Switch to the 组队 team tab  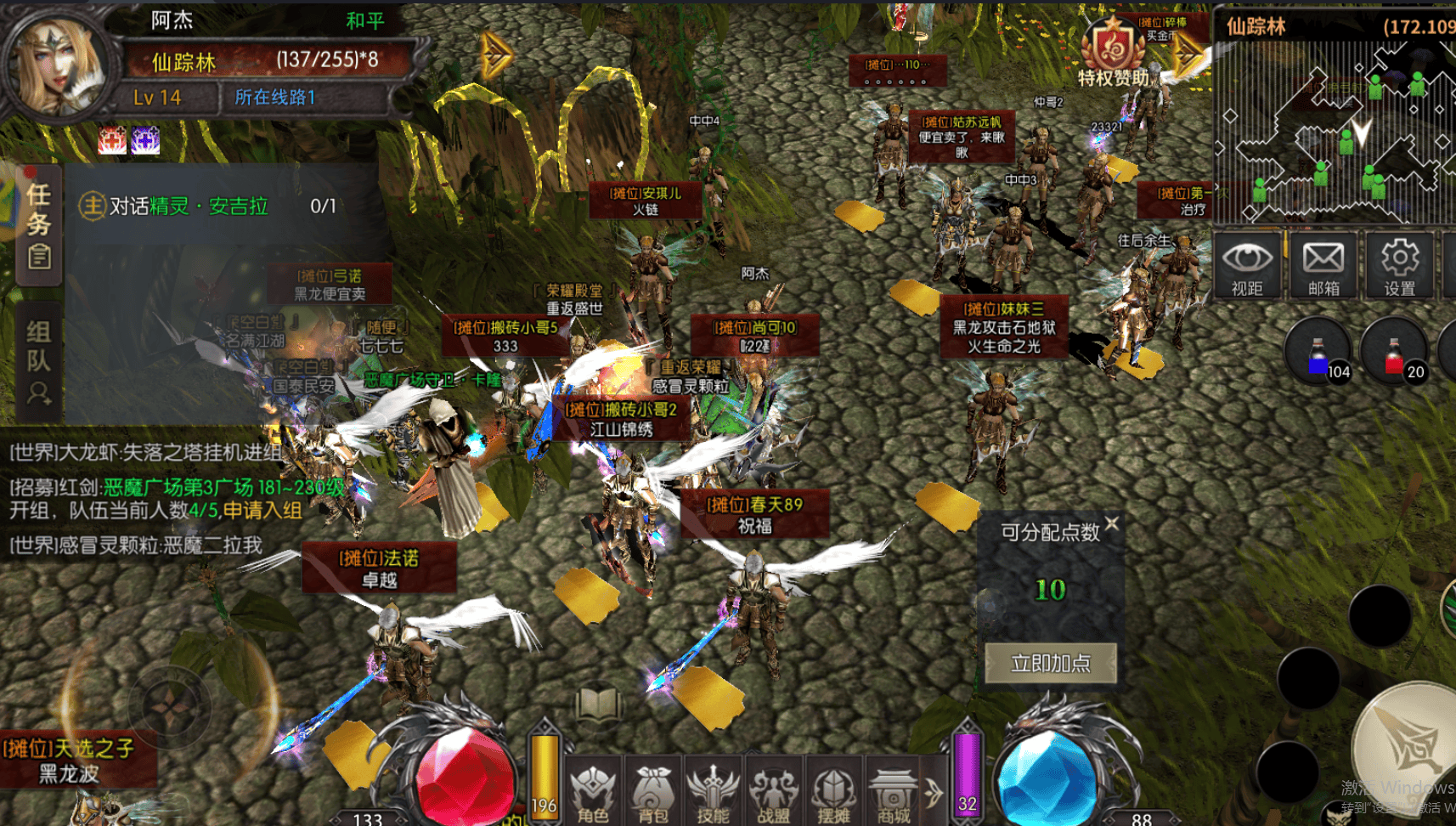pyautogui.click(x=39, y=361)
